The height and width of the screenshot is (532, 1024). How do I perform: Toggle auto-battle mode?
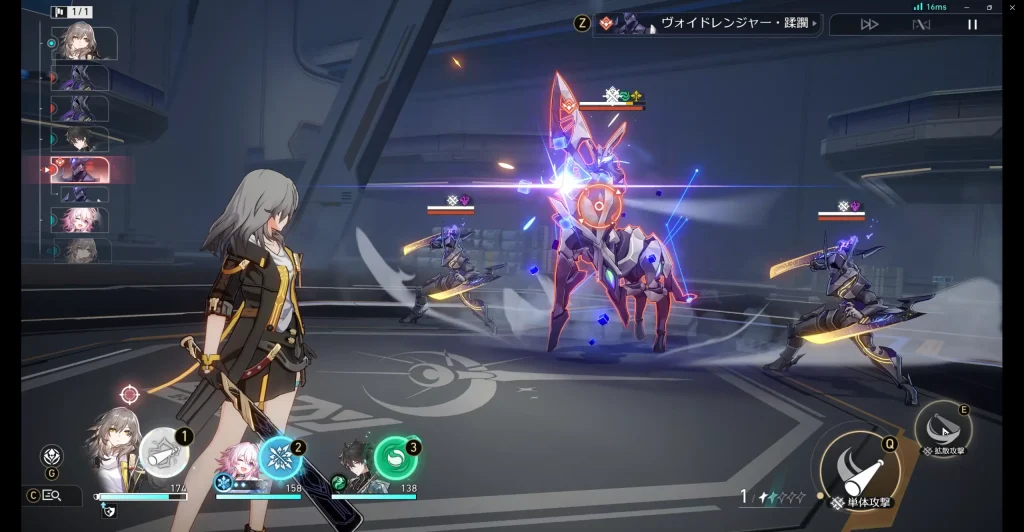pyautogui.click(x=921, y=24)
